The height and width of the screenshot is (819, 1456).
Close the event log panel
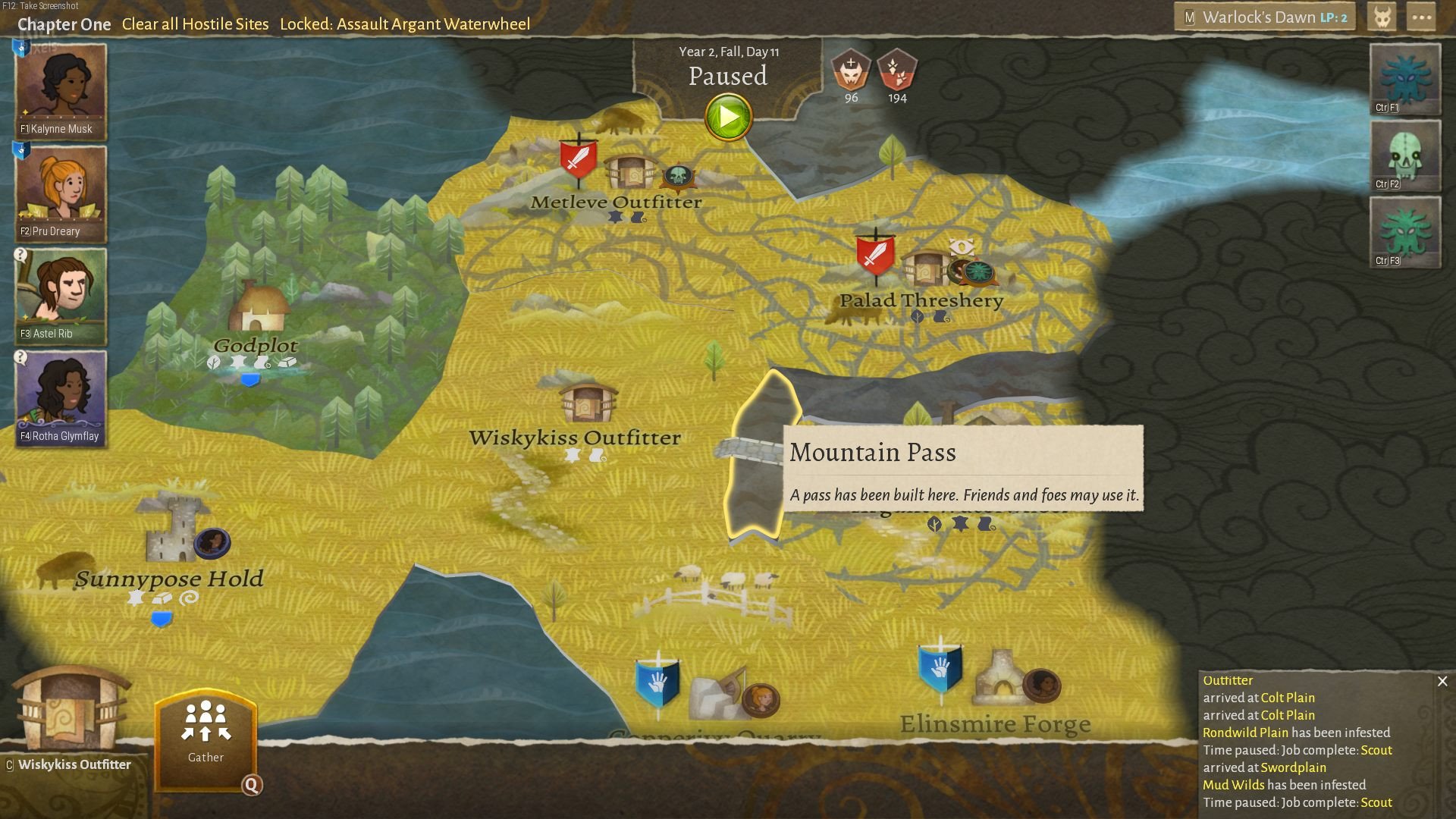click(1442, 681)
